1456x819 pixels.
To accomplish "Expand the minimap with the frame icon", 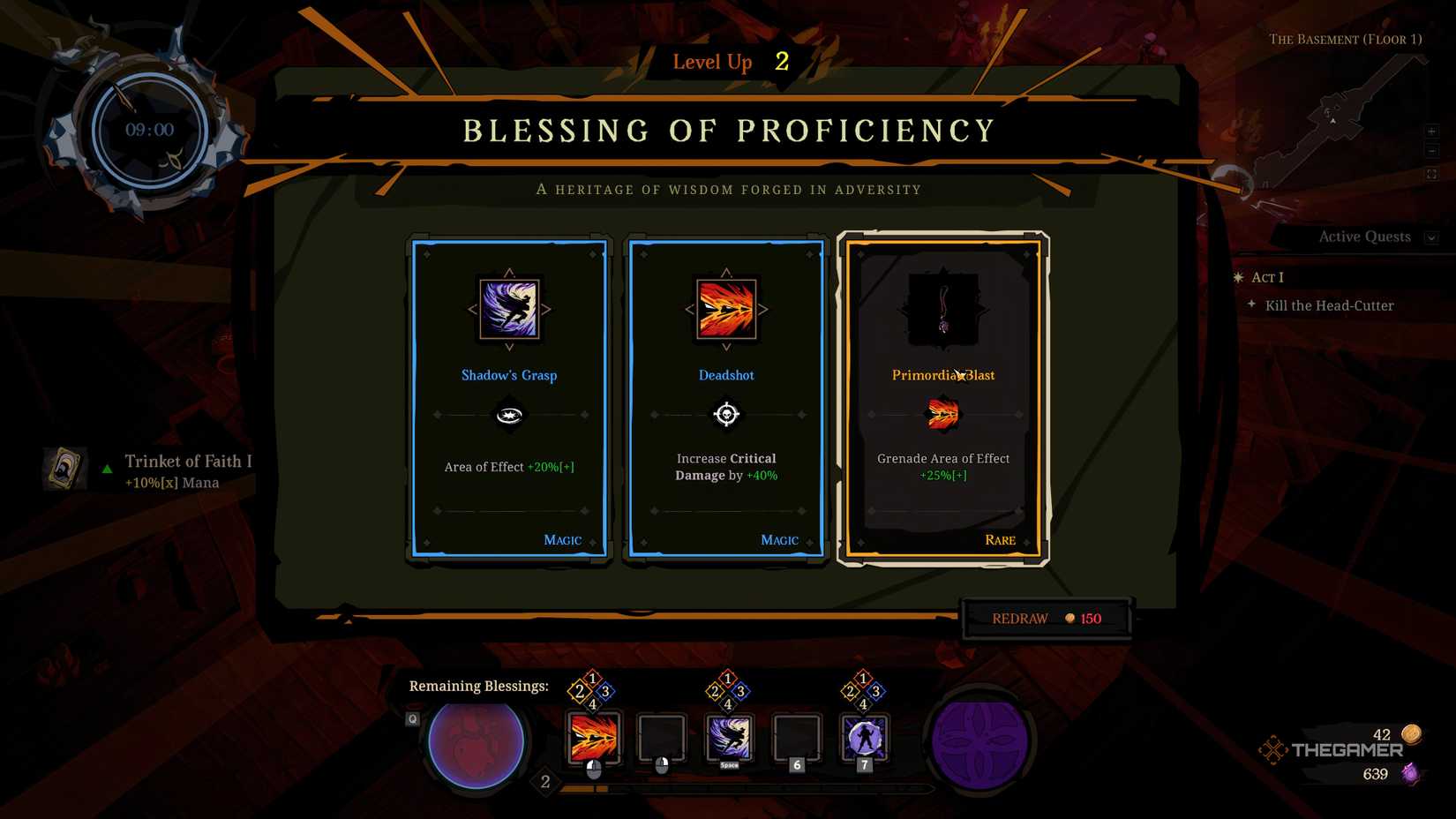I will click(1433, 172).
